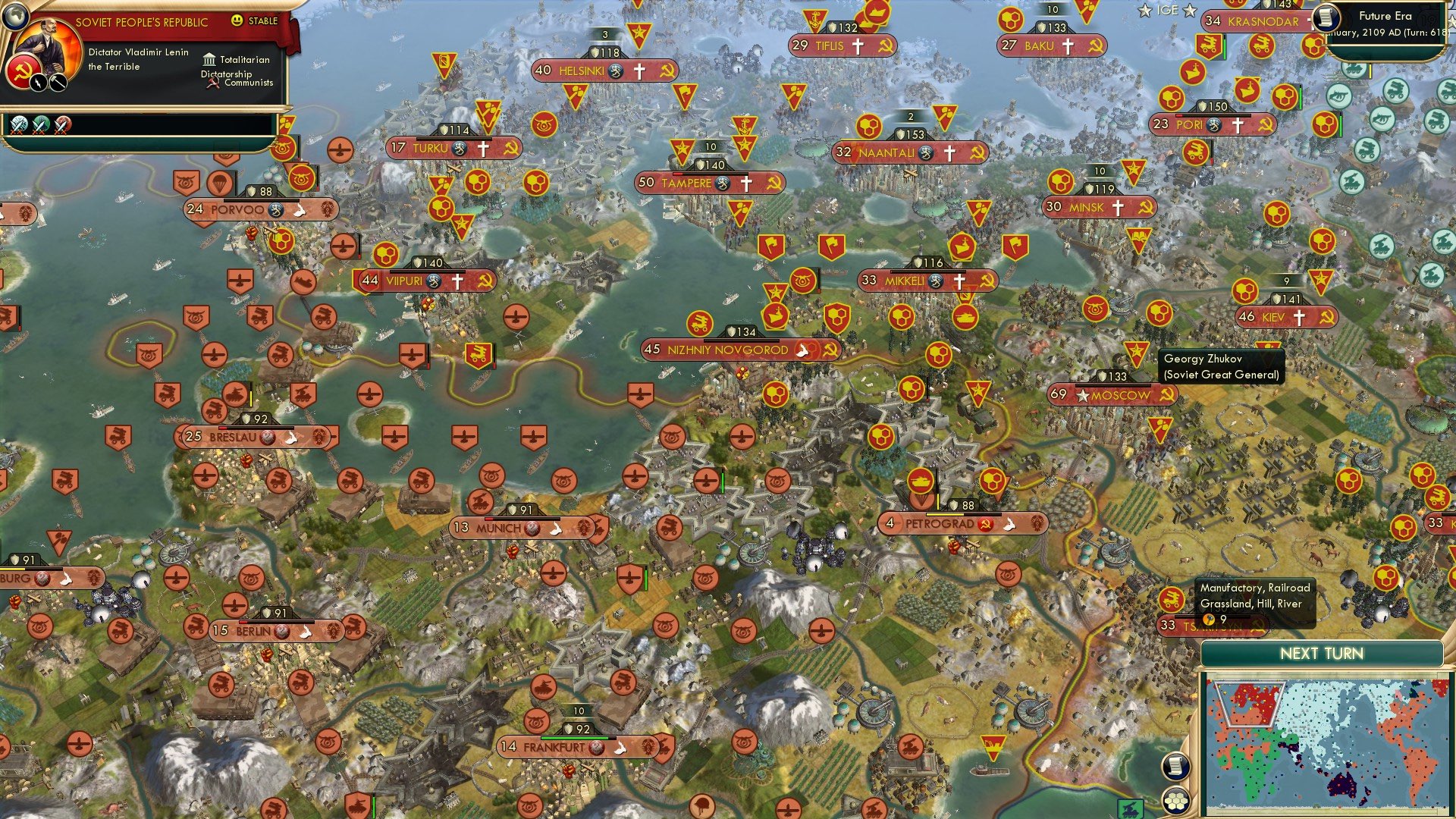Click the globe view icon in top-left corner
The image size is (1456, 819).
17,15
